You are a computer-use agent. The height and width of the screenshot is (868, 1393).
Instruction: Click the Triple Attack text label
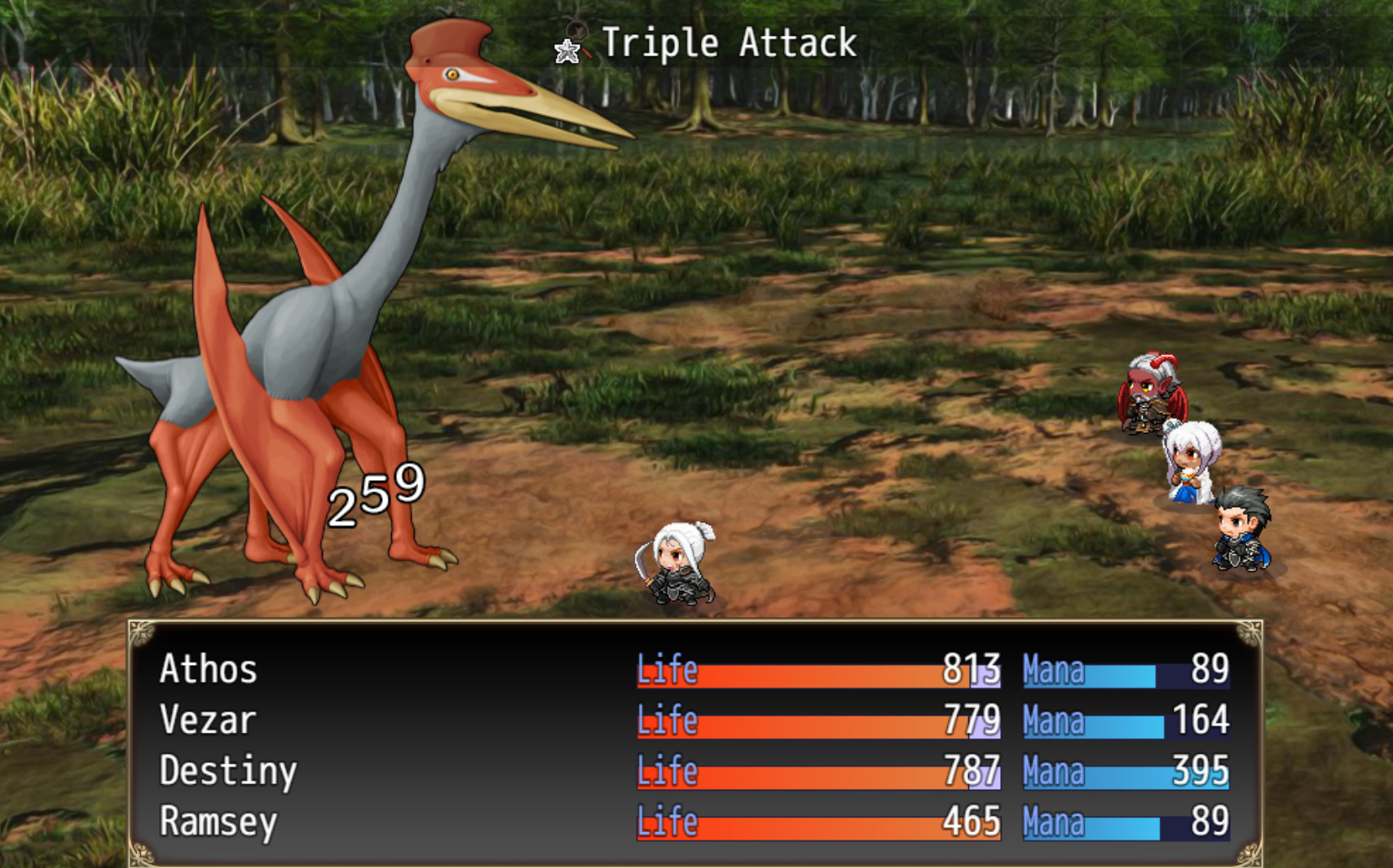coord(728,43)
